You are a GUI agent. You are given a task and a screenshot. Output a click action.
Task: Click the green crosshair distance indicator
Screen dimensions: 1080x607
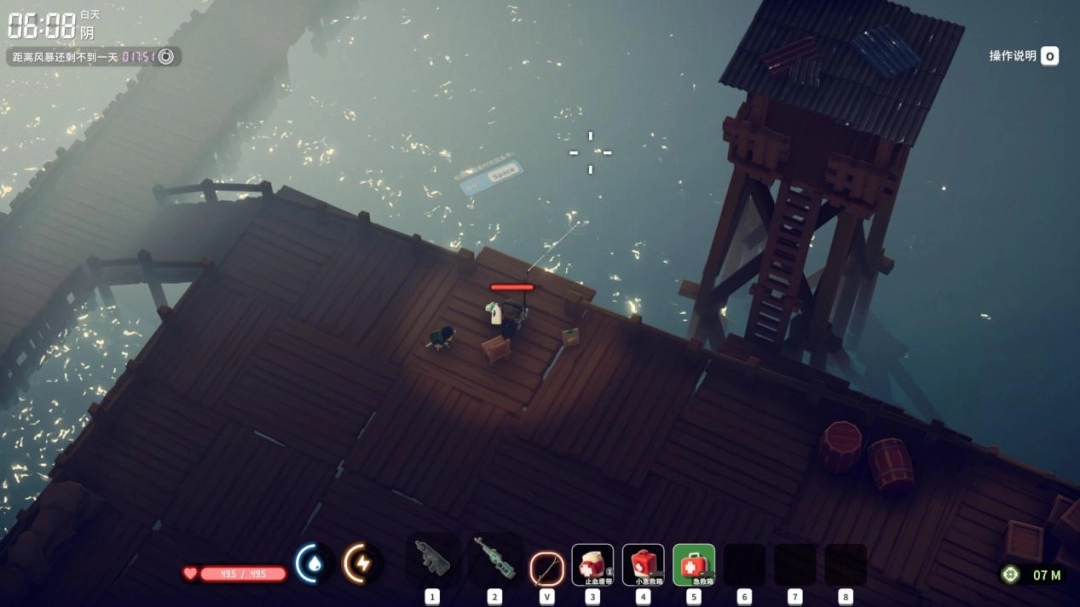click(x=1011, y=574)
